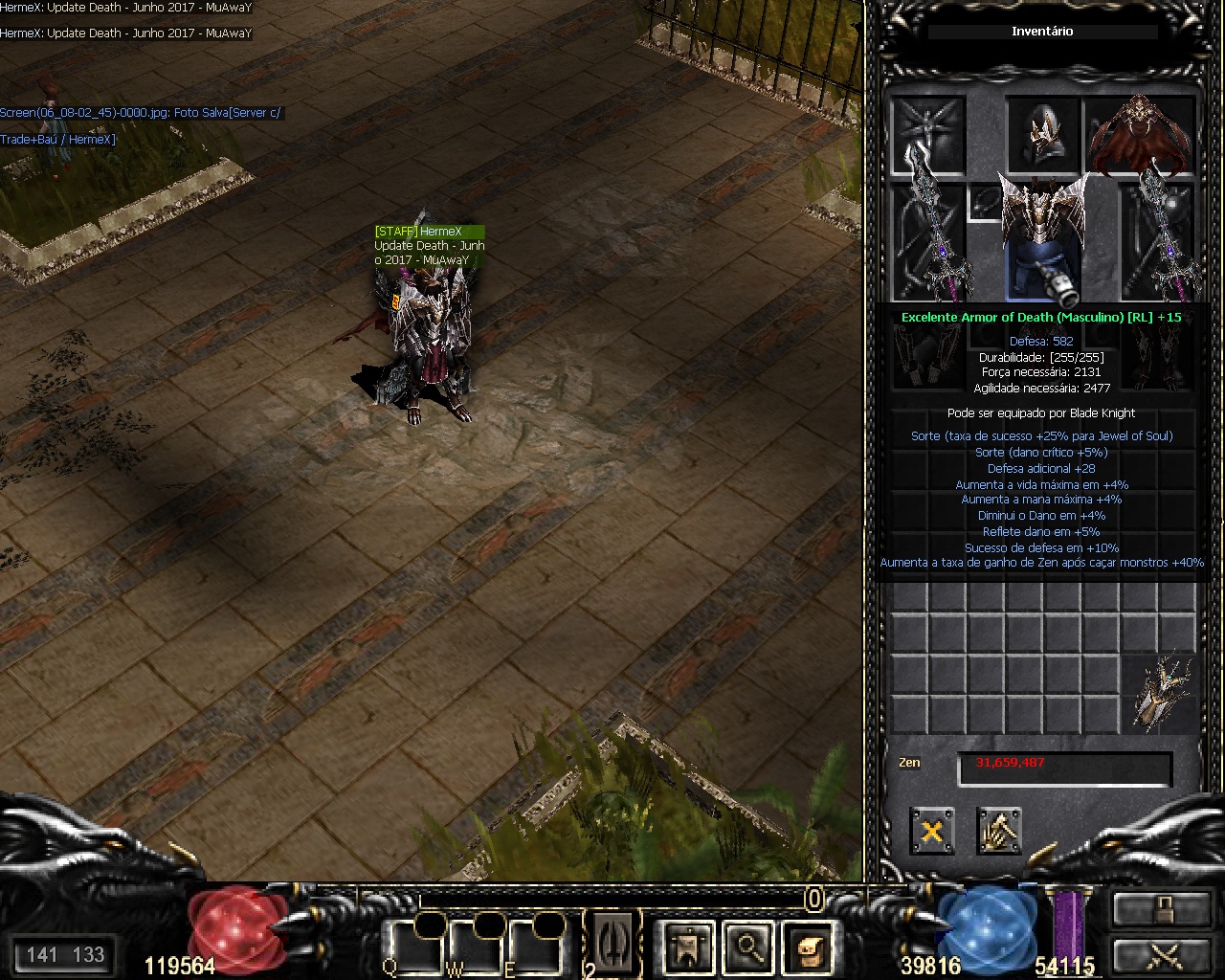Select the equipped Armor of Death chest slot
This screenshot has height=980, width=1225.
point(1043,239)
